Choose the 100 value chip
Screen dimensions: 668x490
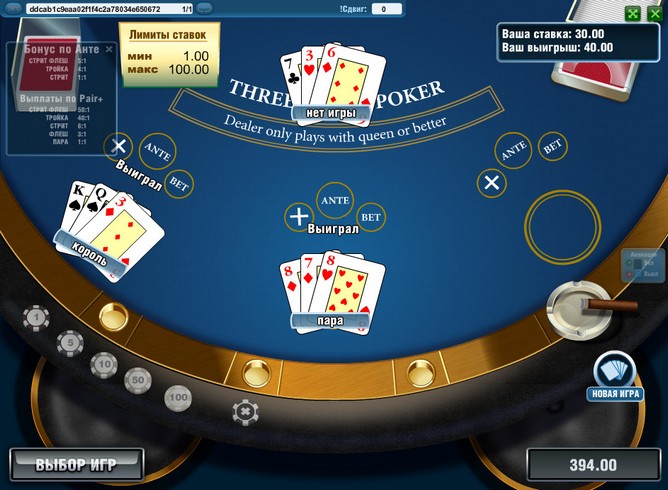click(178, 398)
